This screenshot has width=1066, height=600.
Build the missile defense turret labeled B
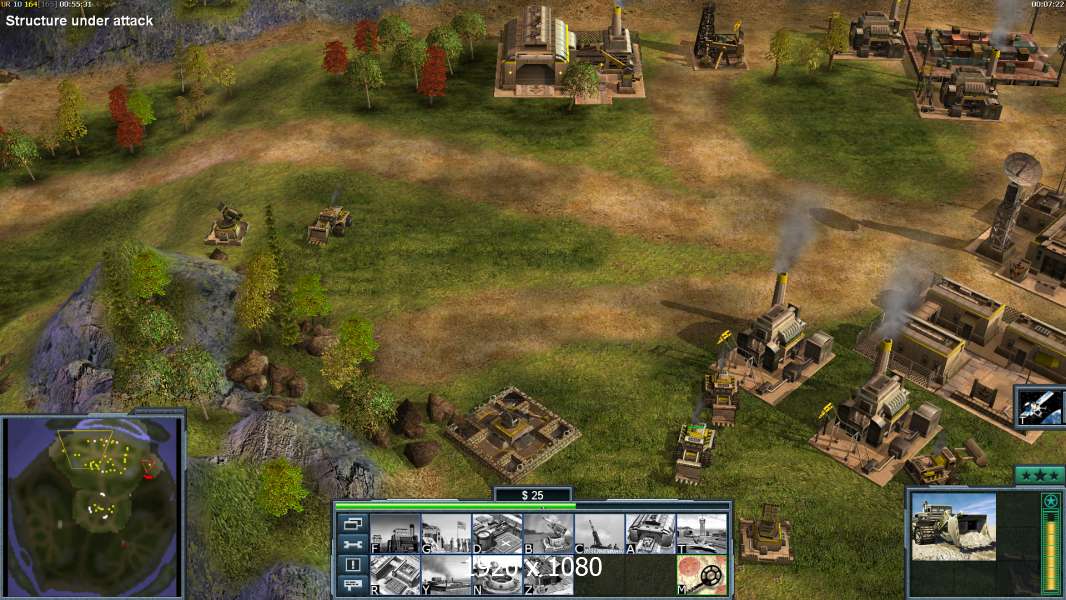click(548, 533)
